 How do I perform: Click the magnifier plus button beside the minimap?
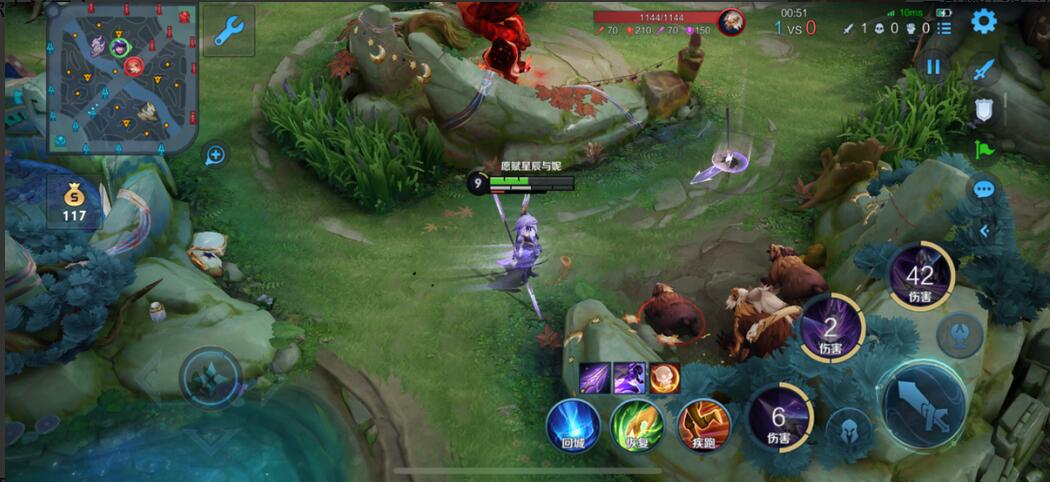point(215,155)
